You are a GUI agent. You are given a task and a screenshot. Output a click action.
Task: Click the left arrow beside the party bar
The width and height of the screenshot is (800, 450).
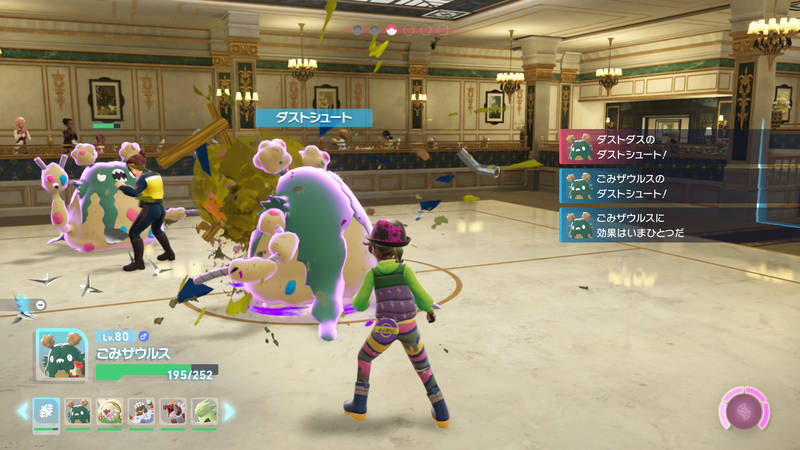click(22, 411)
